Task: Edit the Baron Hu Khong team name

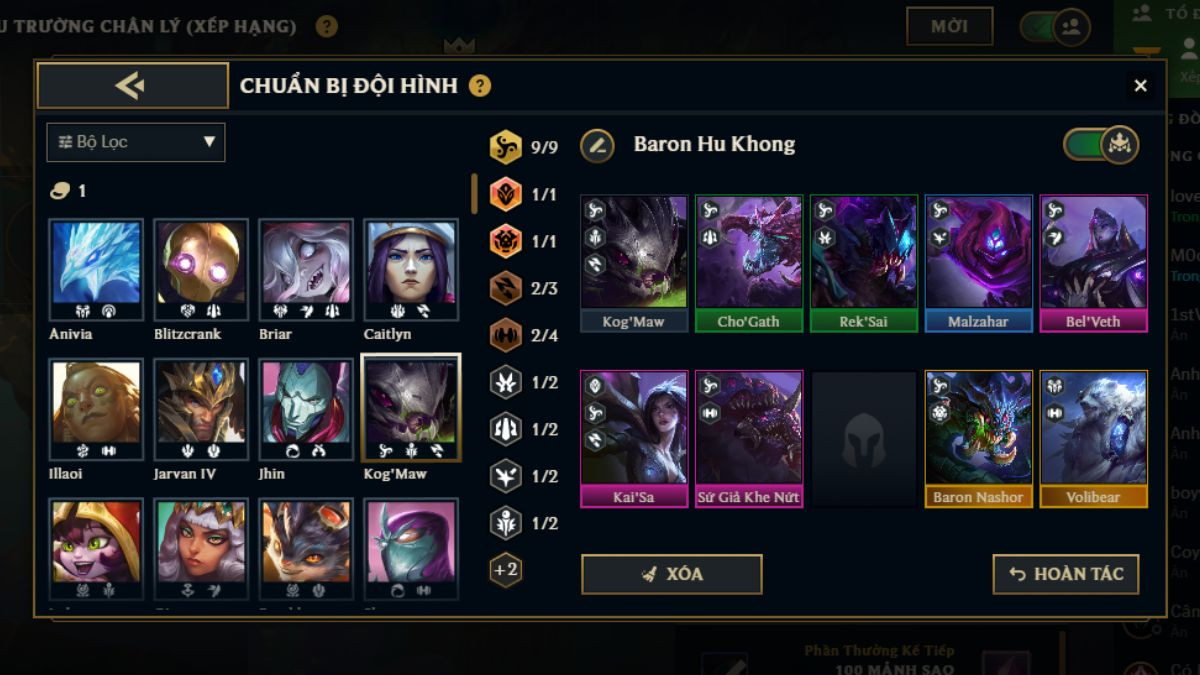Action: 597,145
